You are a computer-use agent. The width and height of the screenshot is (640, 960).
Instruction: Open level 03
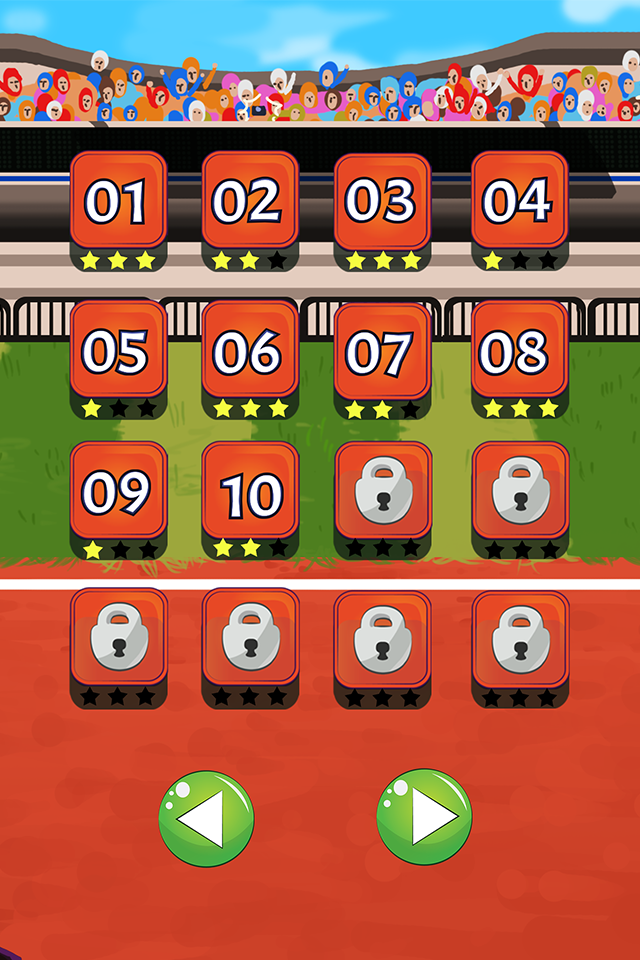[381, 201]
